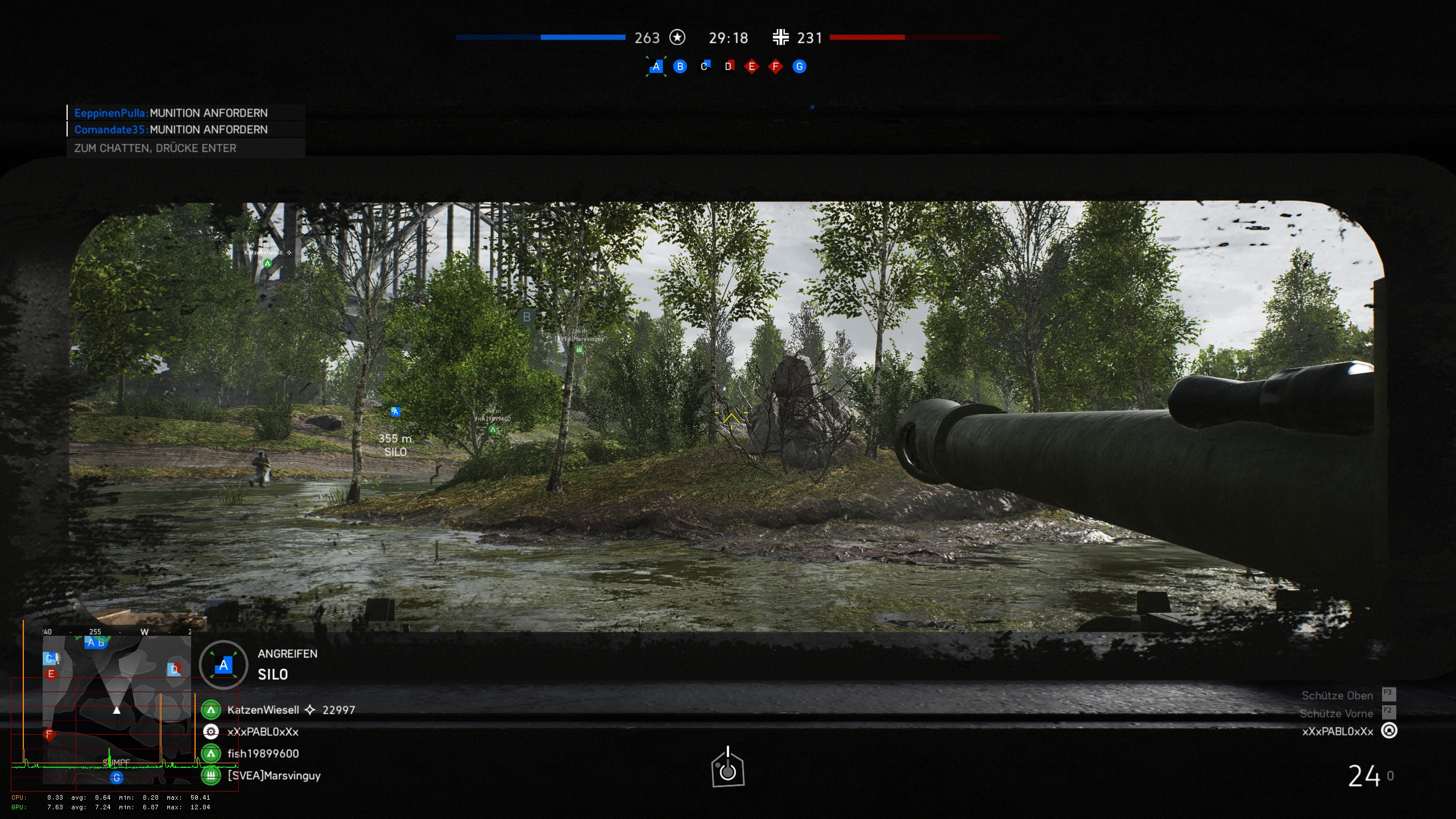The width and height of the screenshot is (1456, 819).
Task: Click the match timer showing 29:18
Action: pos(728,38)
